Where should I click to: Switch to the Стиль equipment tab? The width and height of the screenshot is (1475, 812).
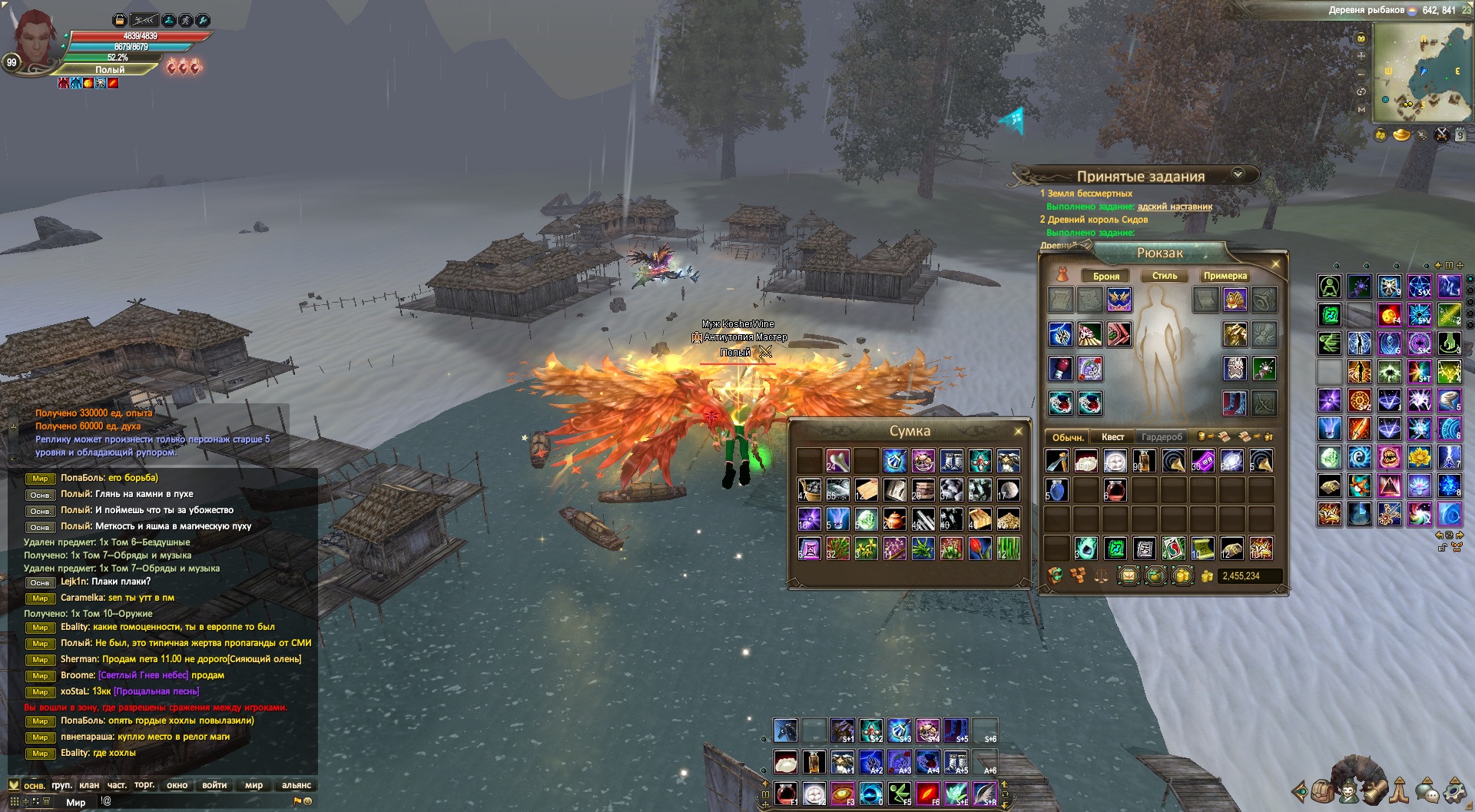(1164, 276)
